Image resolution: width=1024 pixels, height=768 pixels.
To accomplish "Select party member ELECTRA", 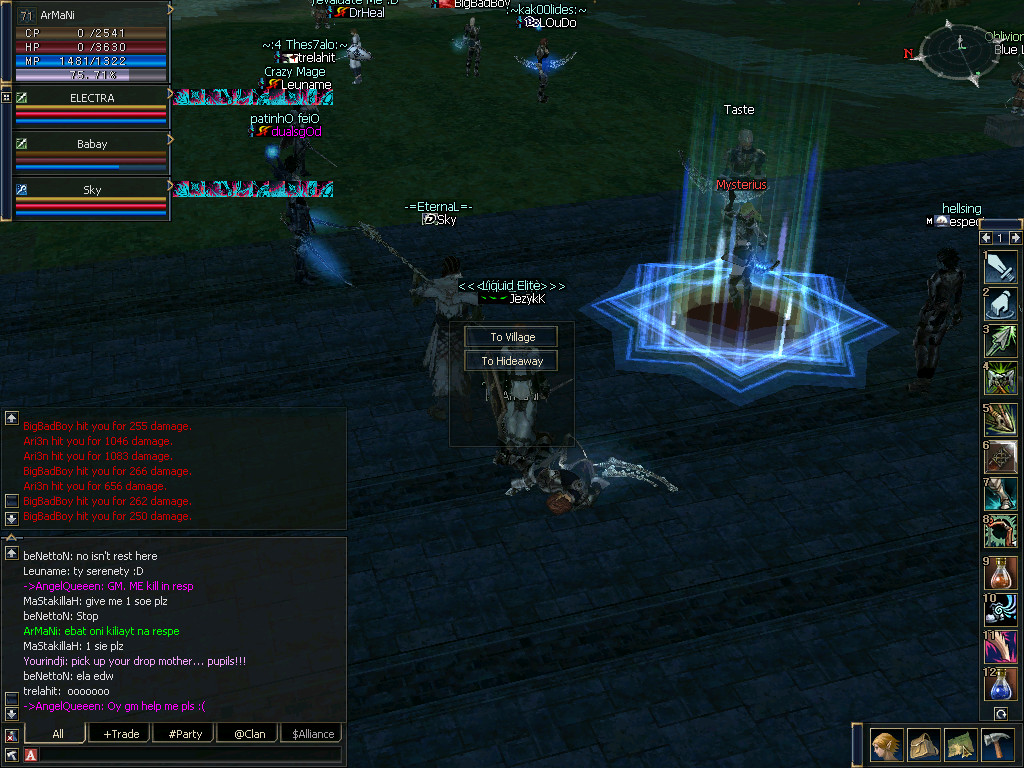I will [x=92, y=98].
